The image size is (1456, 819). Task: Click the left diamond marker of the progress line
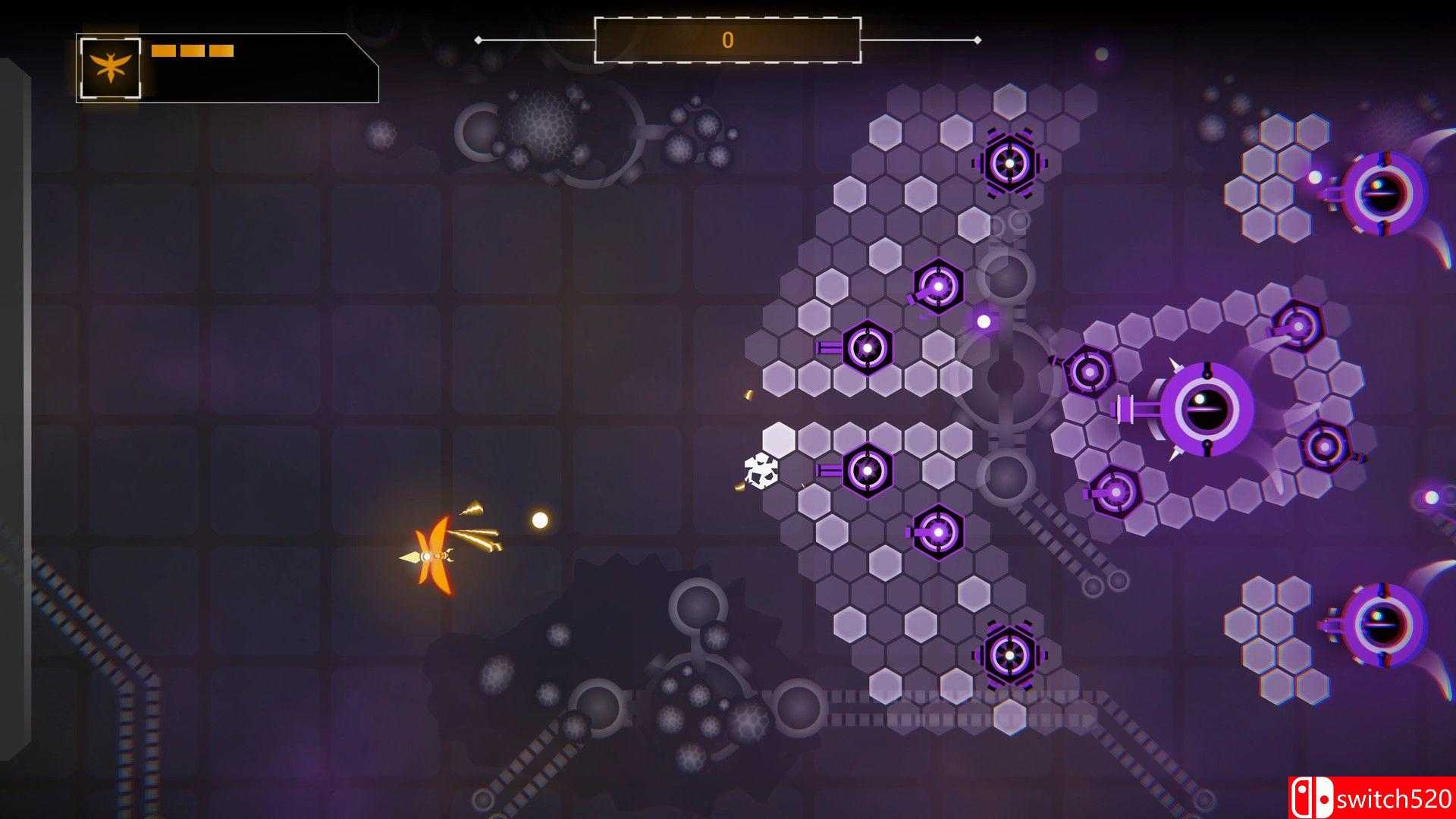[x=476, y=39]
